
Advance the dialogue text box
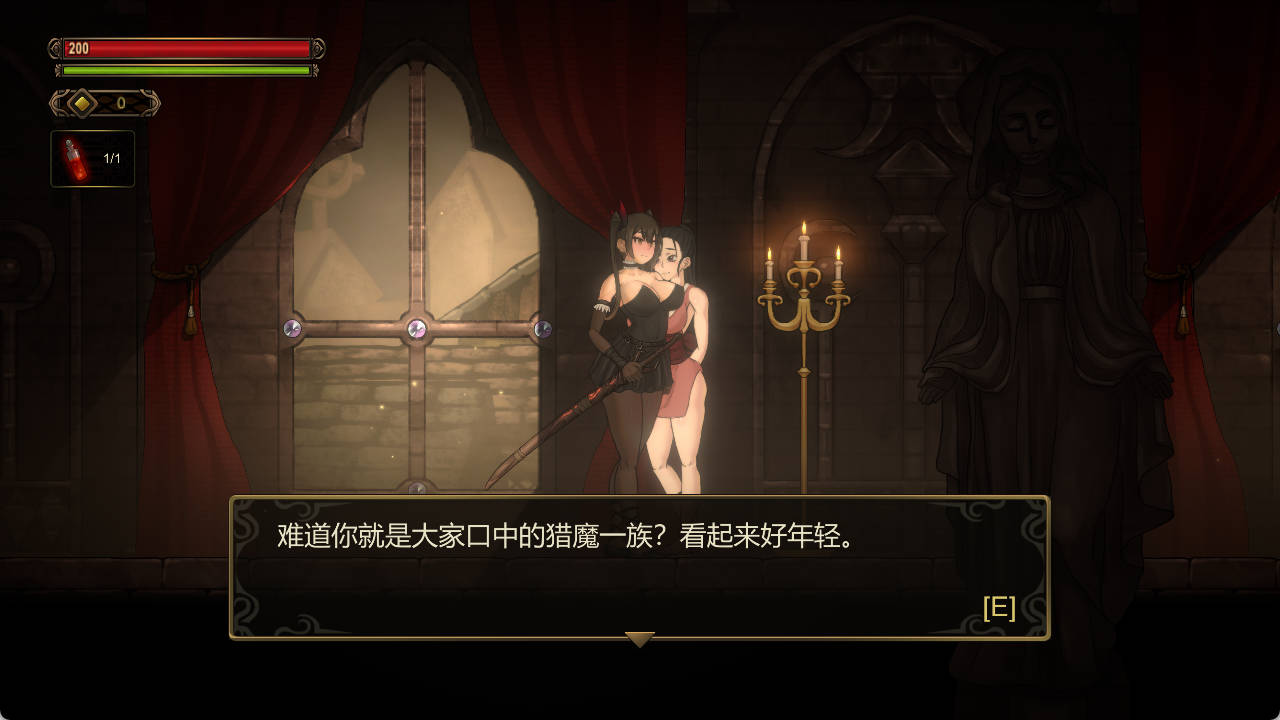[640, 565]
